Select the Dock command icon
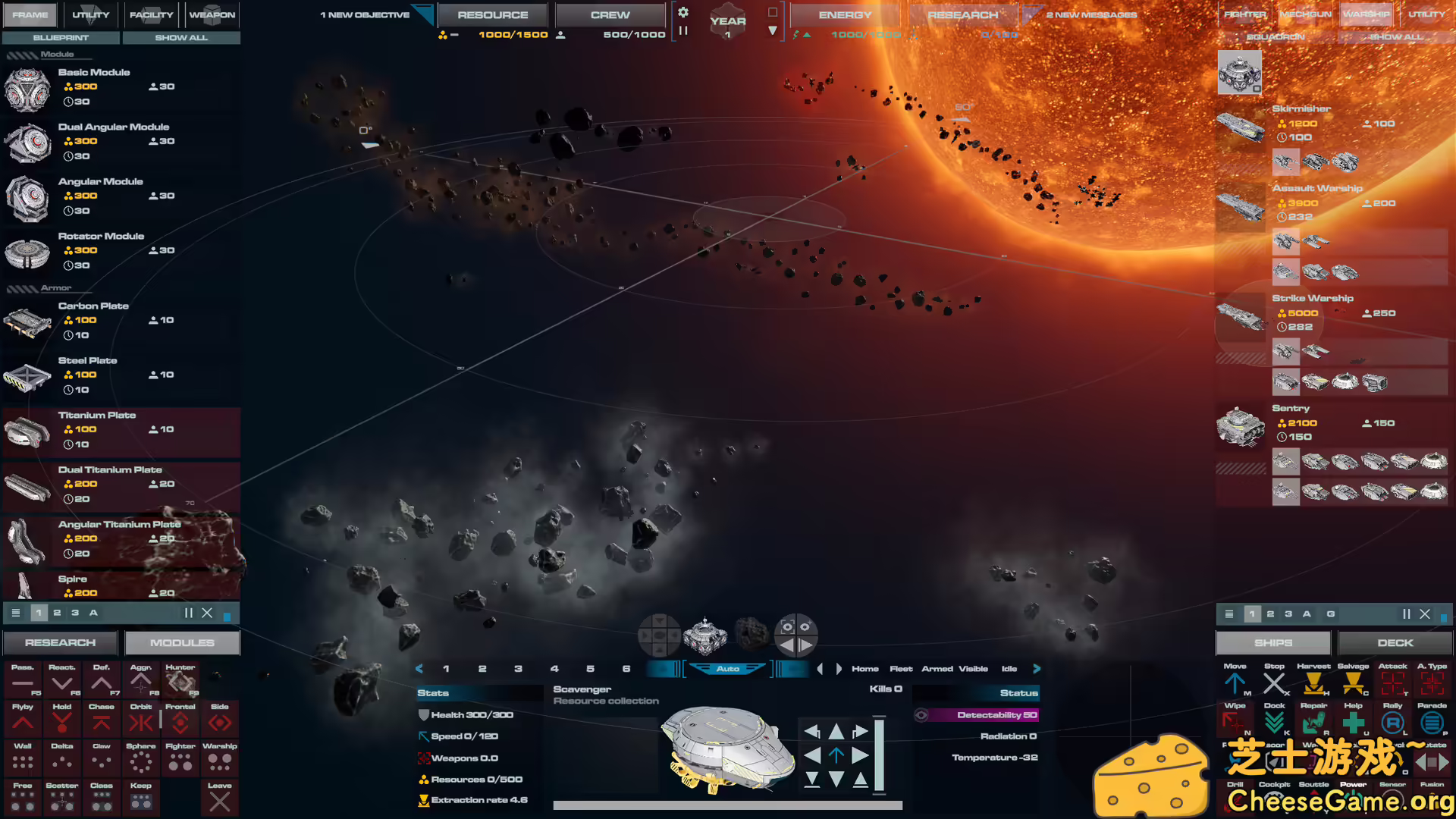This screenshot has height=819, width=1456. 1275,722
